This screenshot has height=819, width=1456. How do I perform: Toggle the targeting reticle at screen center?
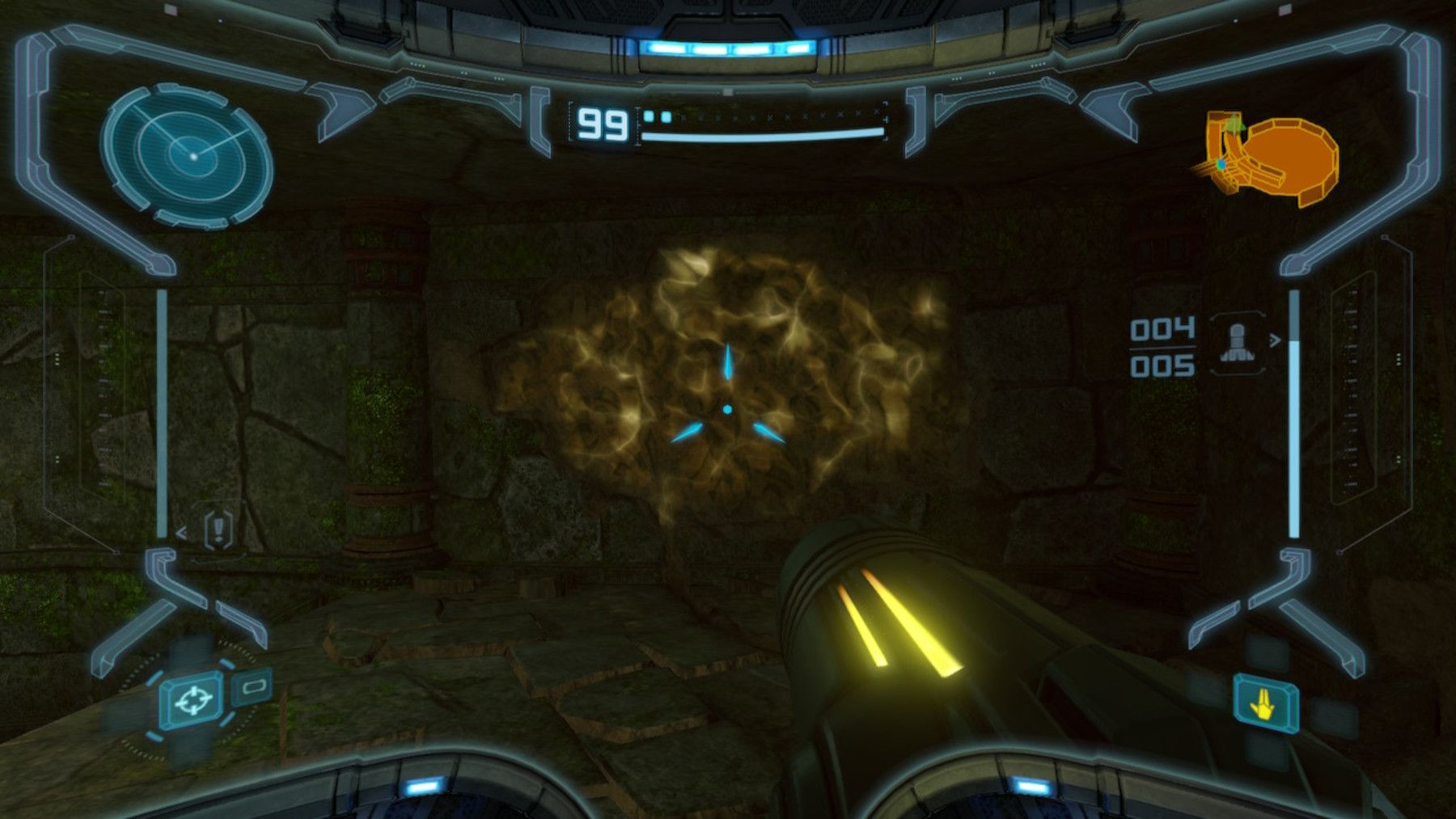727,408
